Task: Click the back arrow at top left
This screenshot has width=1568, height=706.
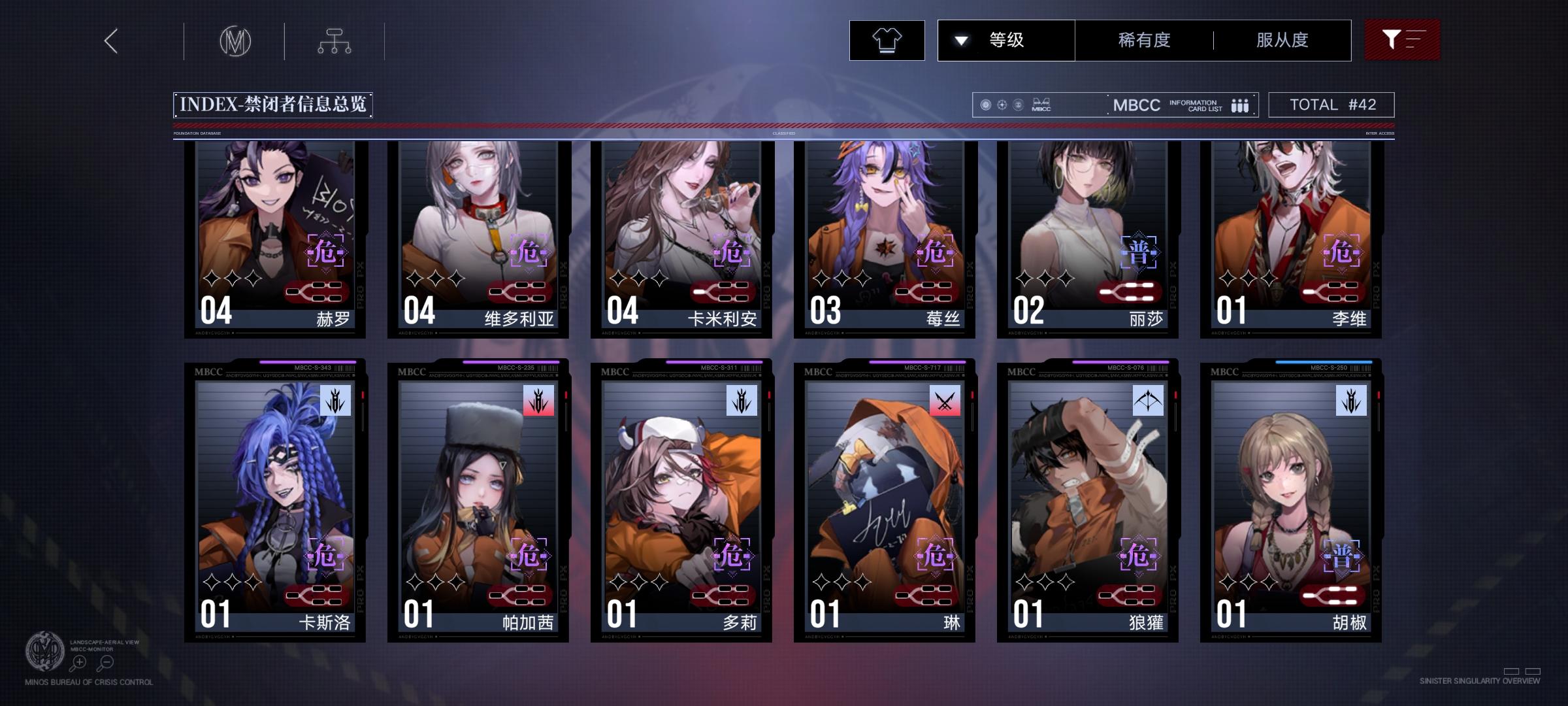Action: 110,40
